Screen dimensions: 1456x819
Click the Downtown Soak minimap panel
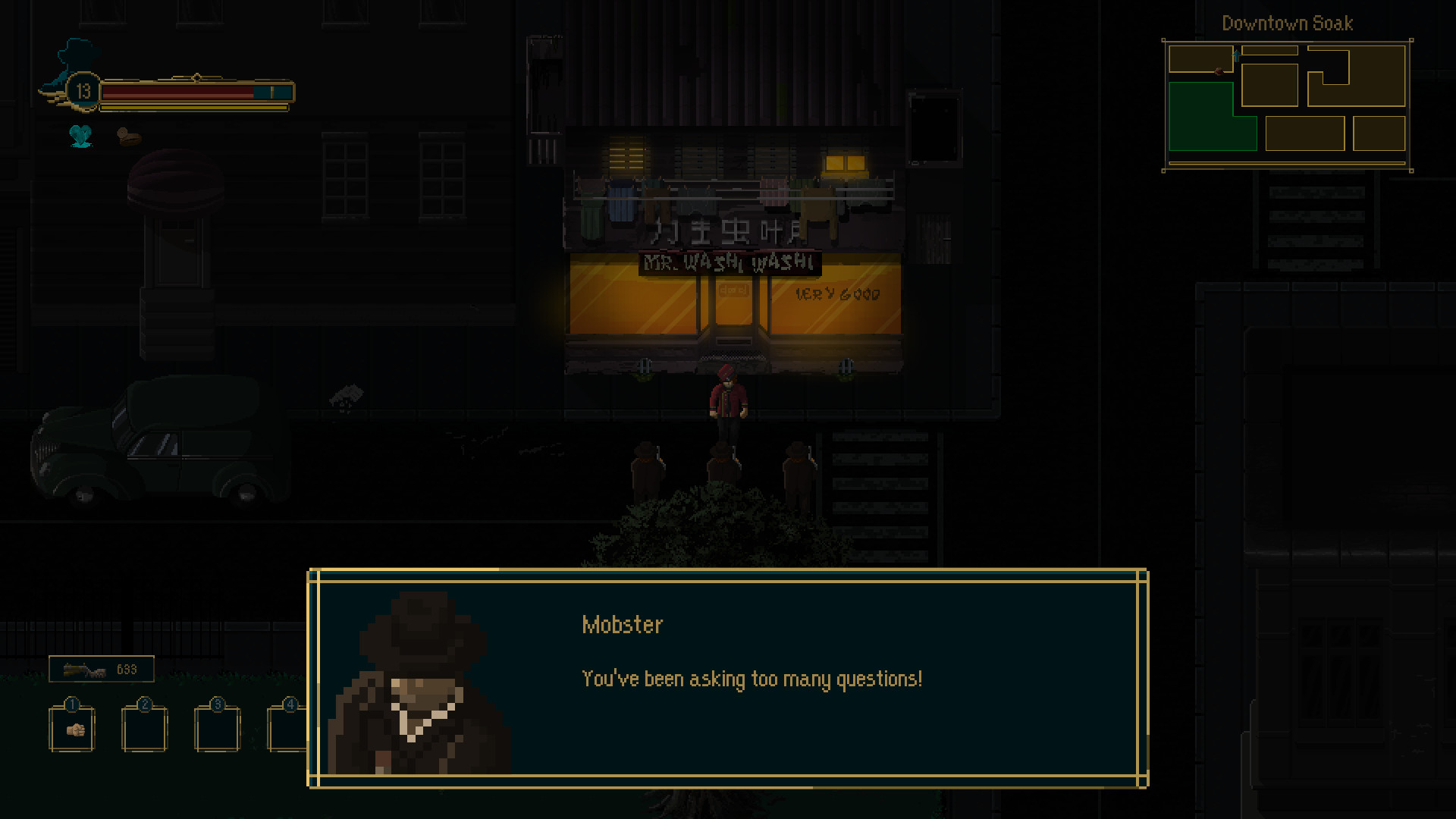[1285, 106]
